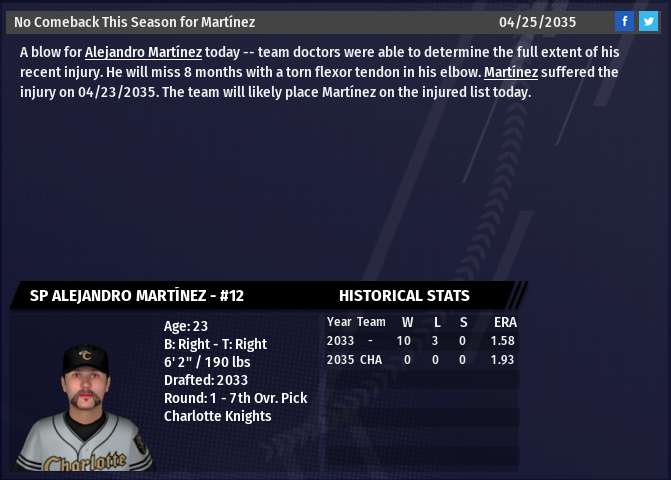Share the news story on Twitter
Image resolution: width=671 pixels, height=480 pixels.
pos(648,22)
